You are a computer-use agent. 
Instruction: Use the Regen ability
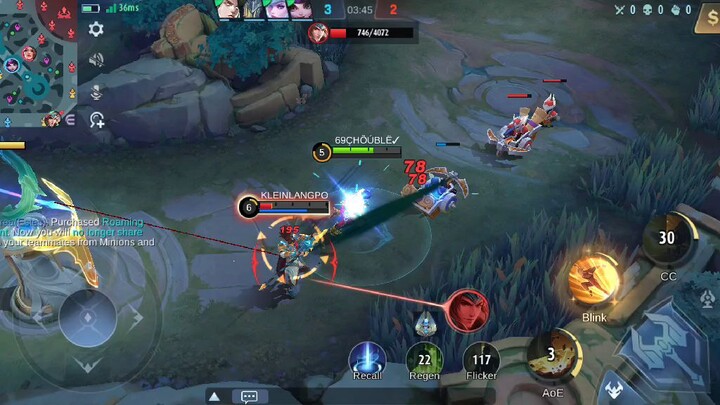[x=424, y=360]
